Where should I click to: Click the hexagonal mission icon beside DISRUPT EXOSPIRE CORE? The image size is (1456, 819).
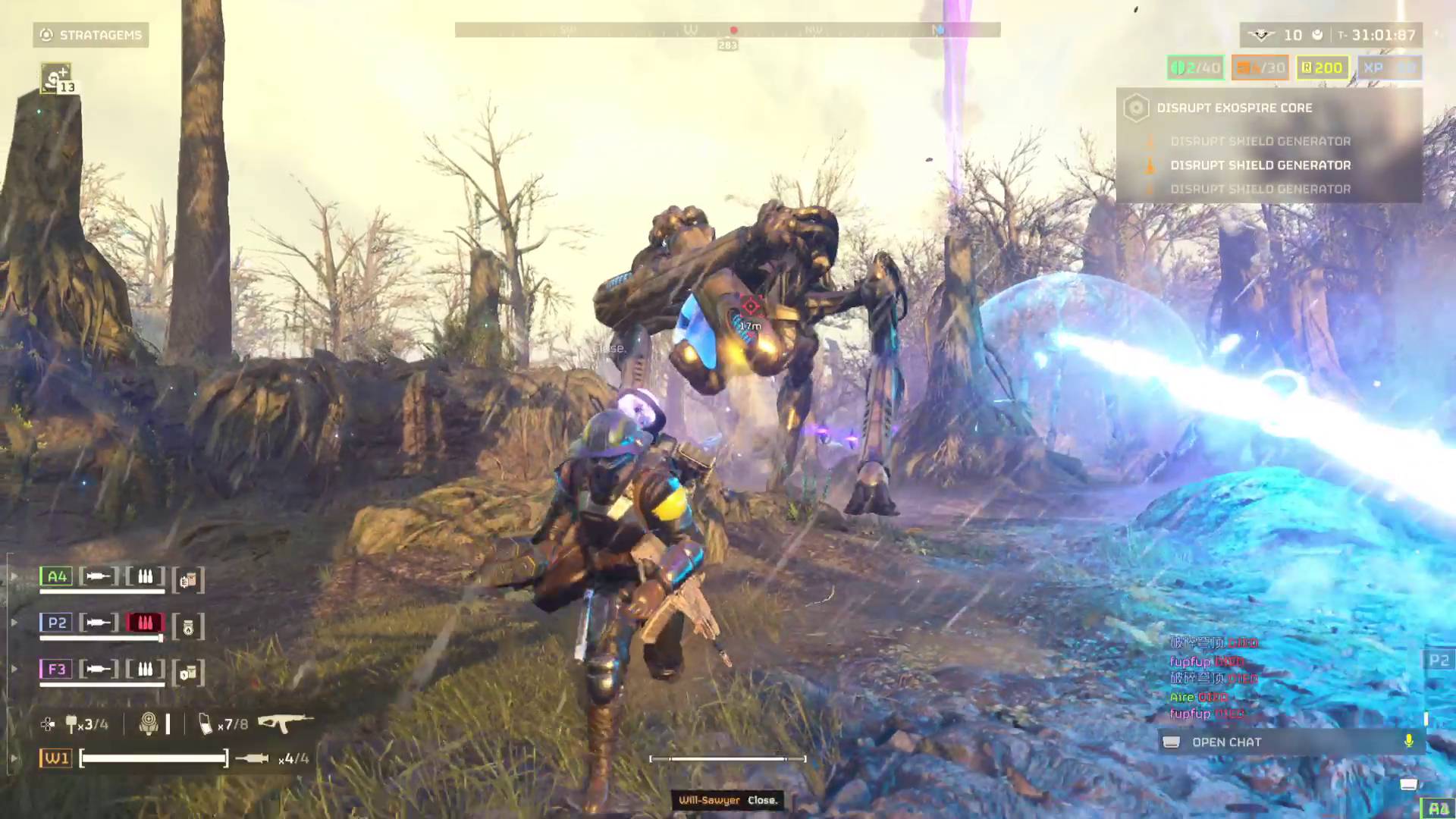coord(1136,108)
